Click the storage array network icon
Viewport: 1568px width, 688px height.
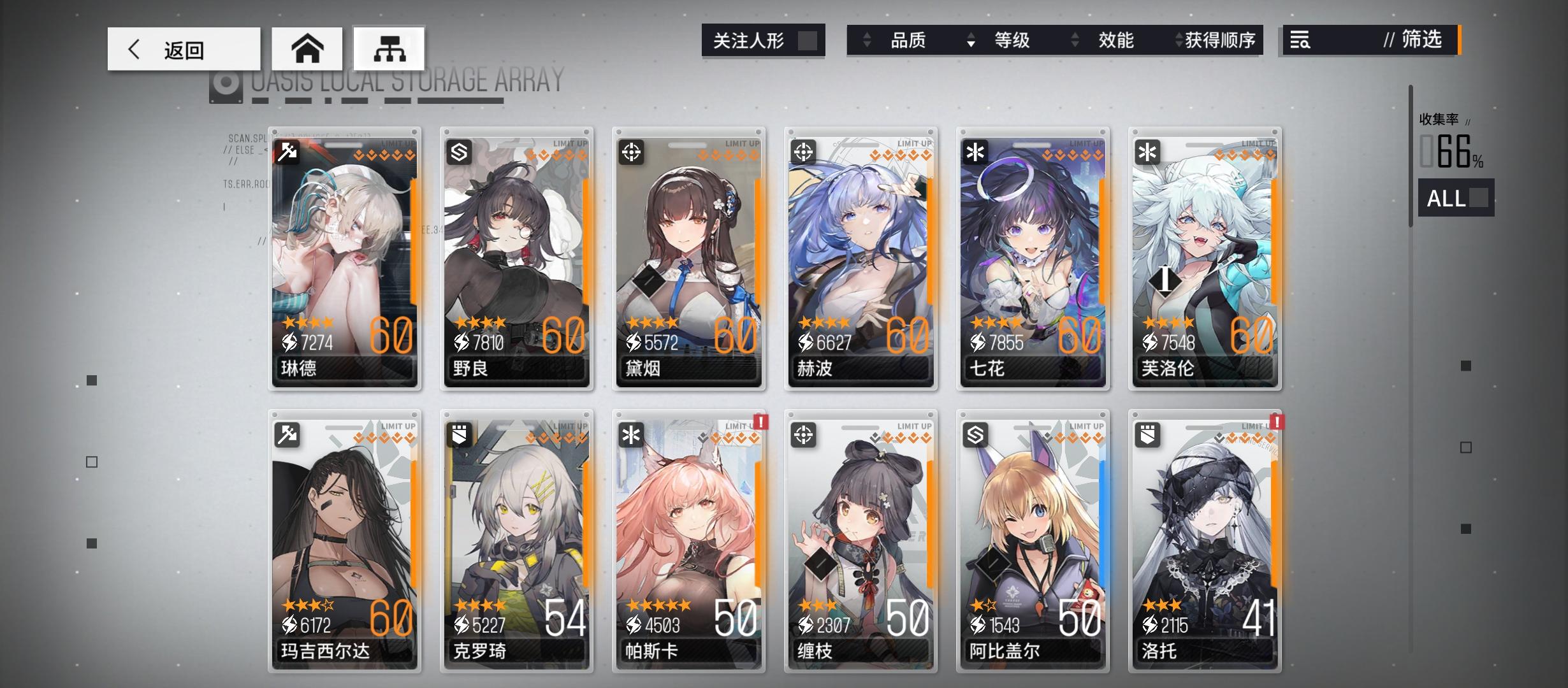[389, 48]
